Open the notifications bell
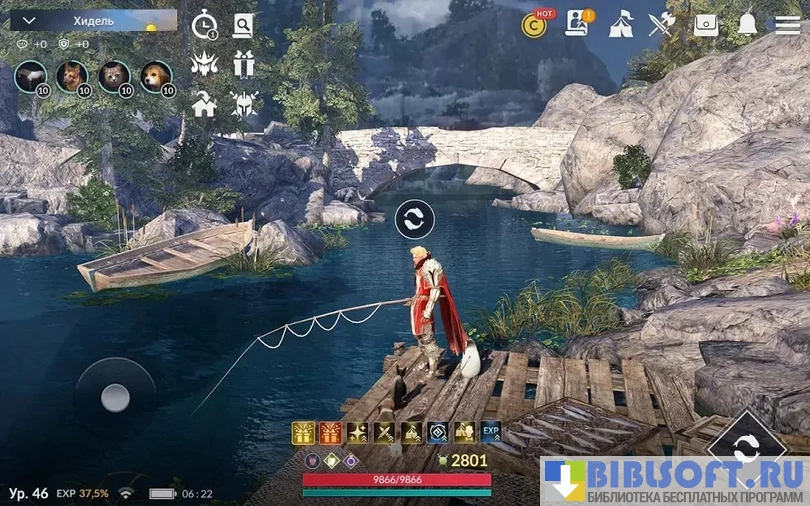 coord(747,24)
